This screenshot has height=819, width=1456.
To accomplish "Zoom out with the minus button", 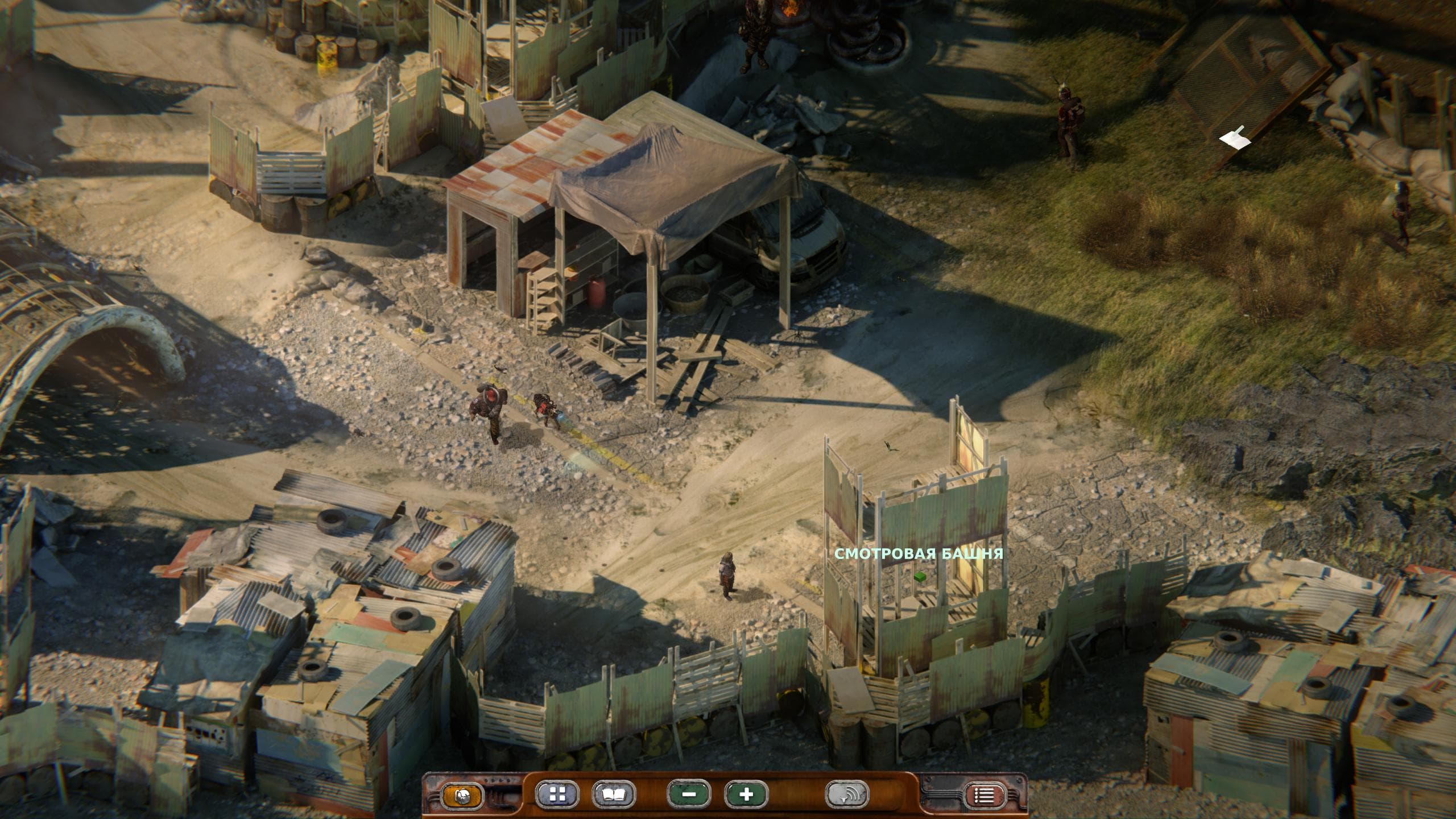I will click(x=689, y=795).
